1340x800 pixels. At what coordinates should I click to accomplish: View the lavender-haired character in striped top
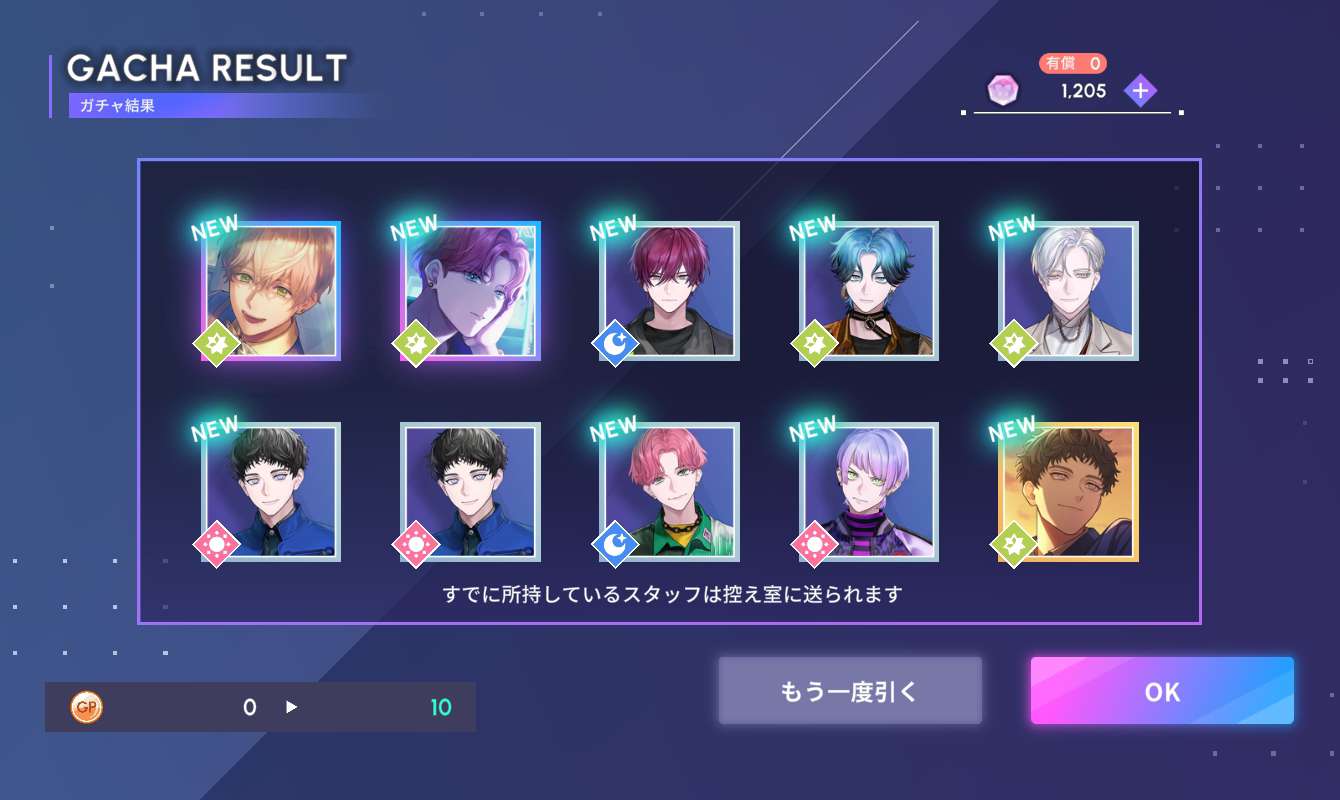pos(869,492)
